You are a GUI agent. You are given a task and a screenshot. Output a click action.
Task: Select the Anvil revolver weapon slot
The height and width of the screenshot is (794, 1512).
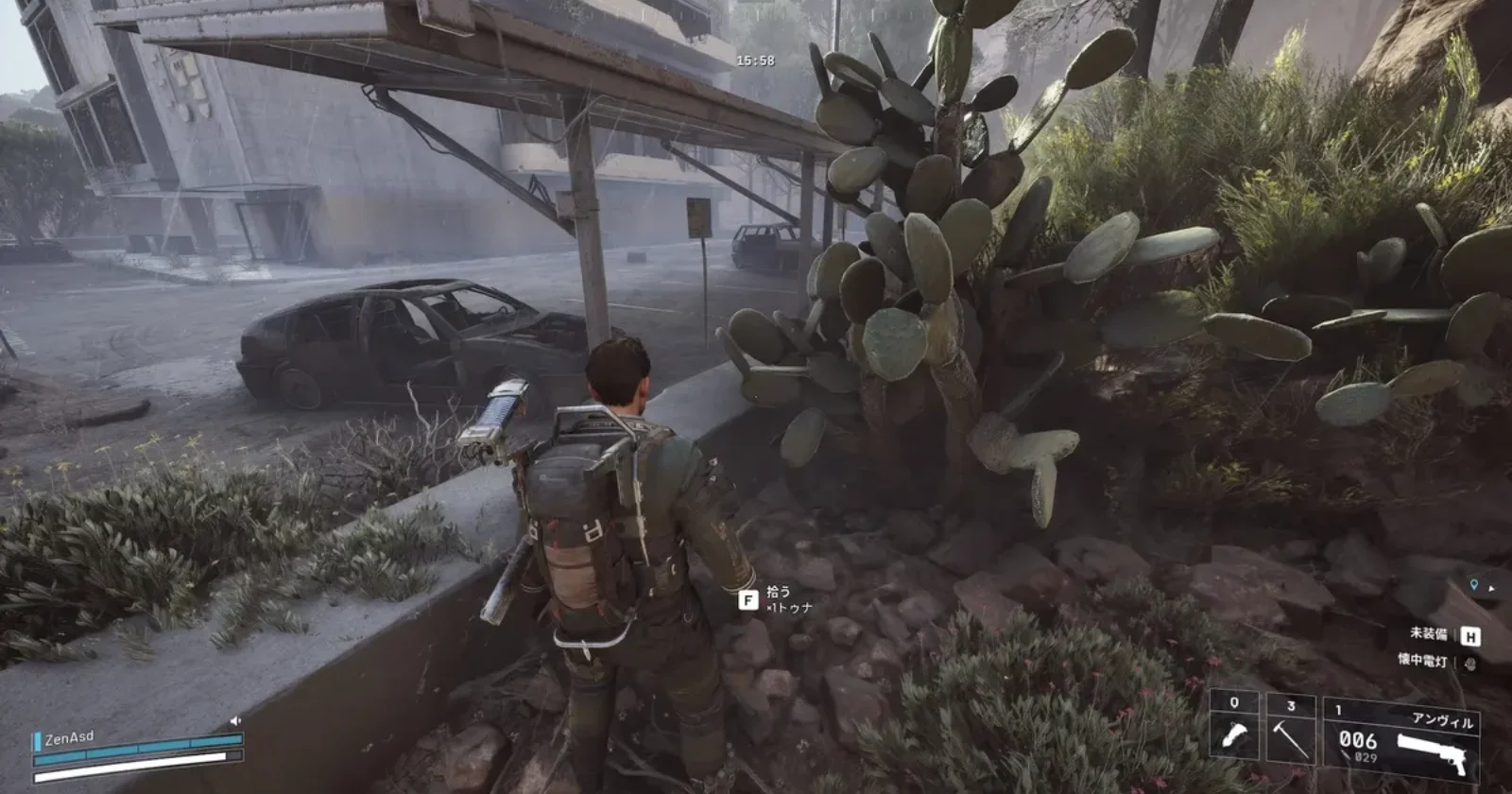point(1400,740)
